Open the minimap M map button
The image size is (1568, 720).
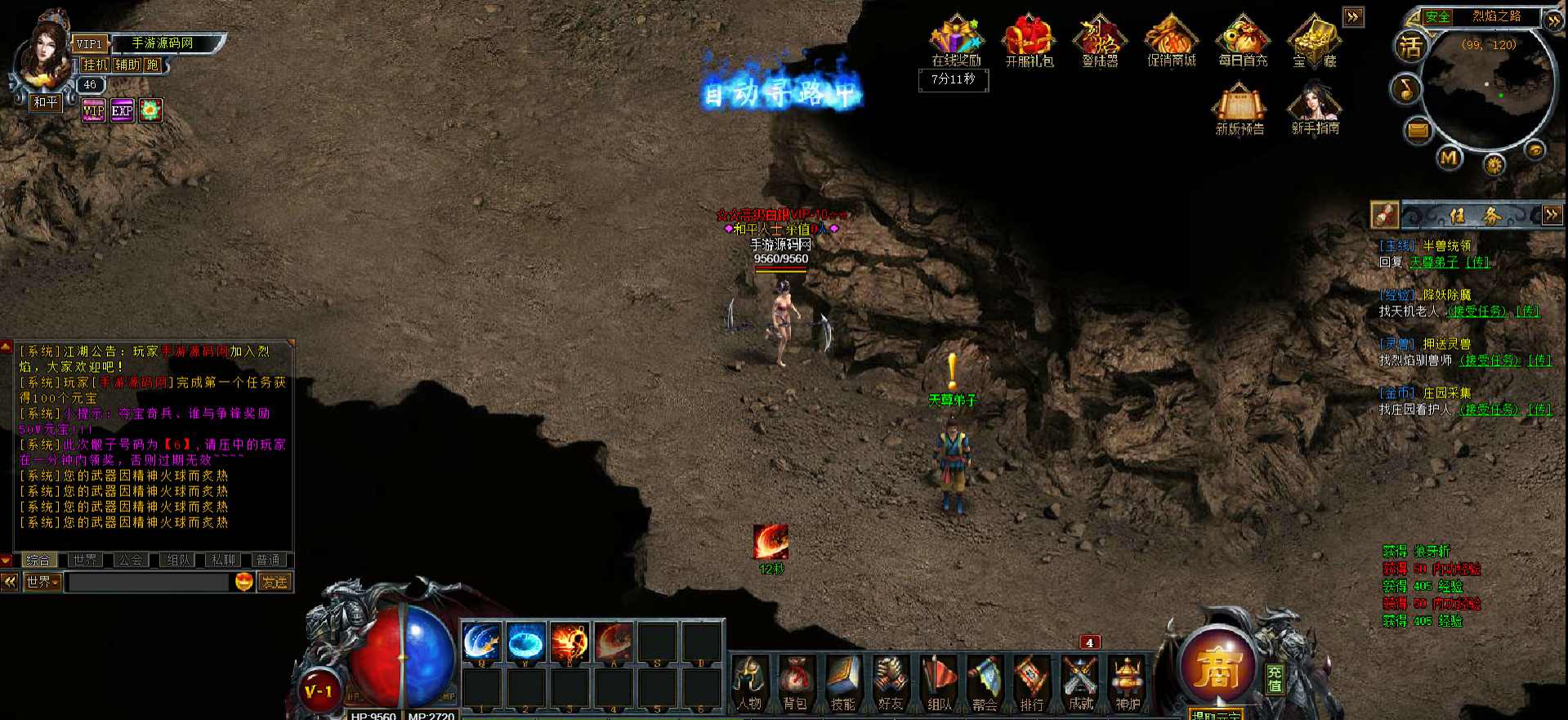click(1450, 157)
